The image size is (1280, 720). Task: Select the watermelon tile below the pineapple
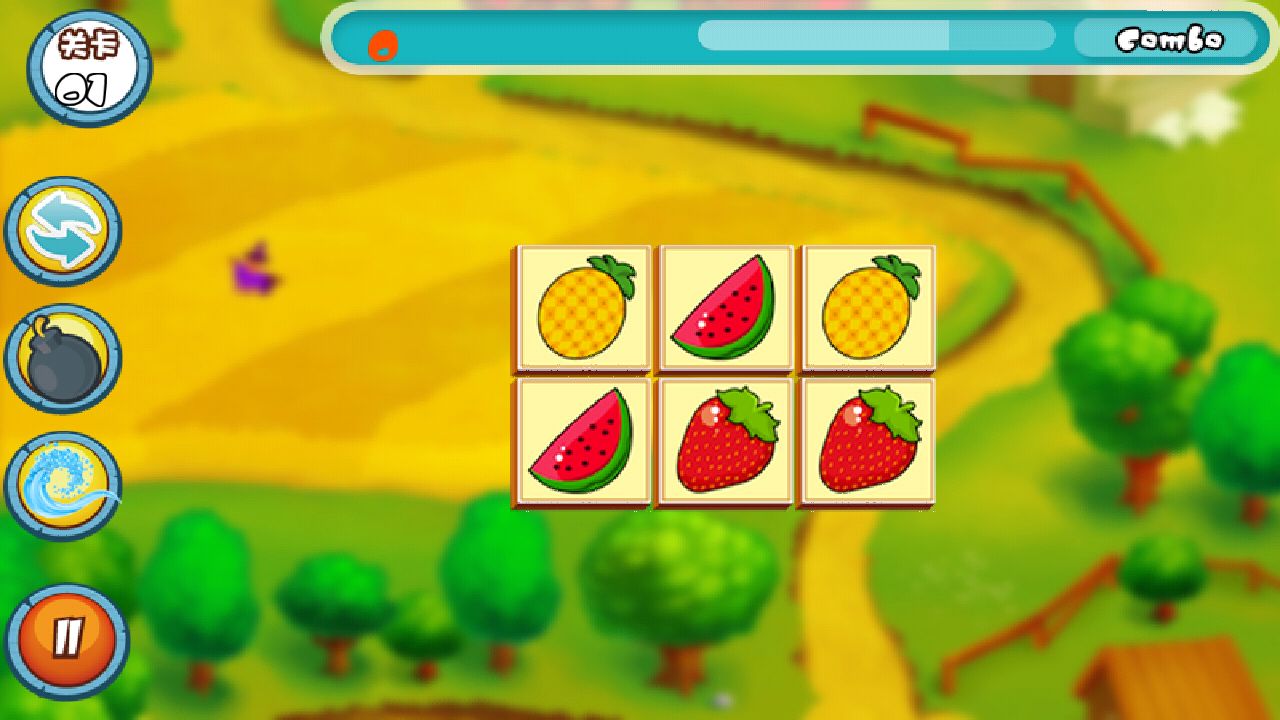[583, 441]
